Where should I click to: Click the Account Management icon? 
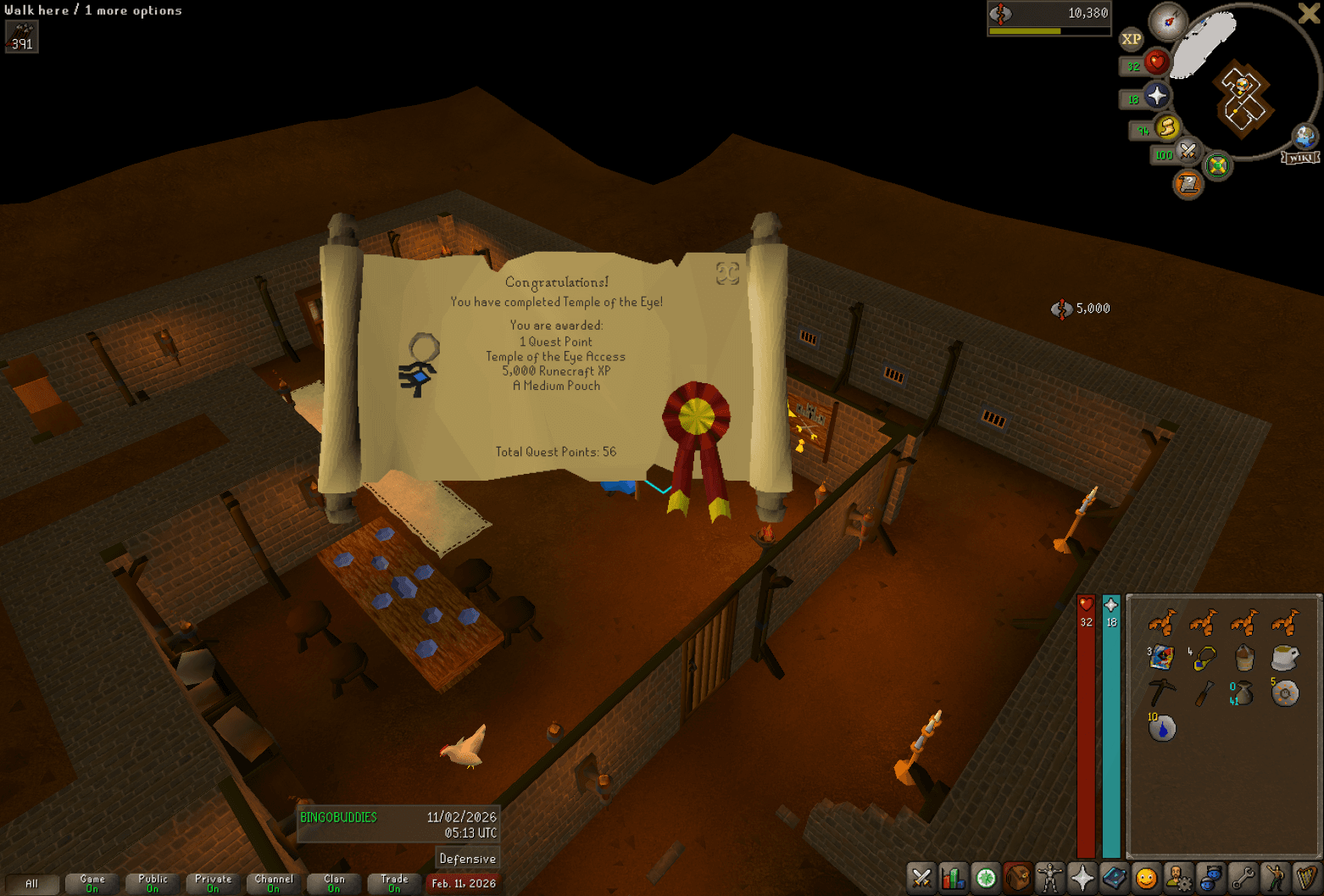[x=1178, y=879]
